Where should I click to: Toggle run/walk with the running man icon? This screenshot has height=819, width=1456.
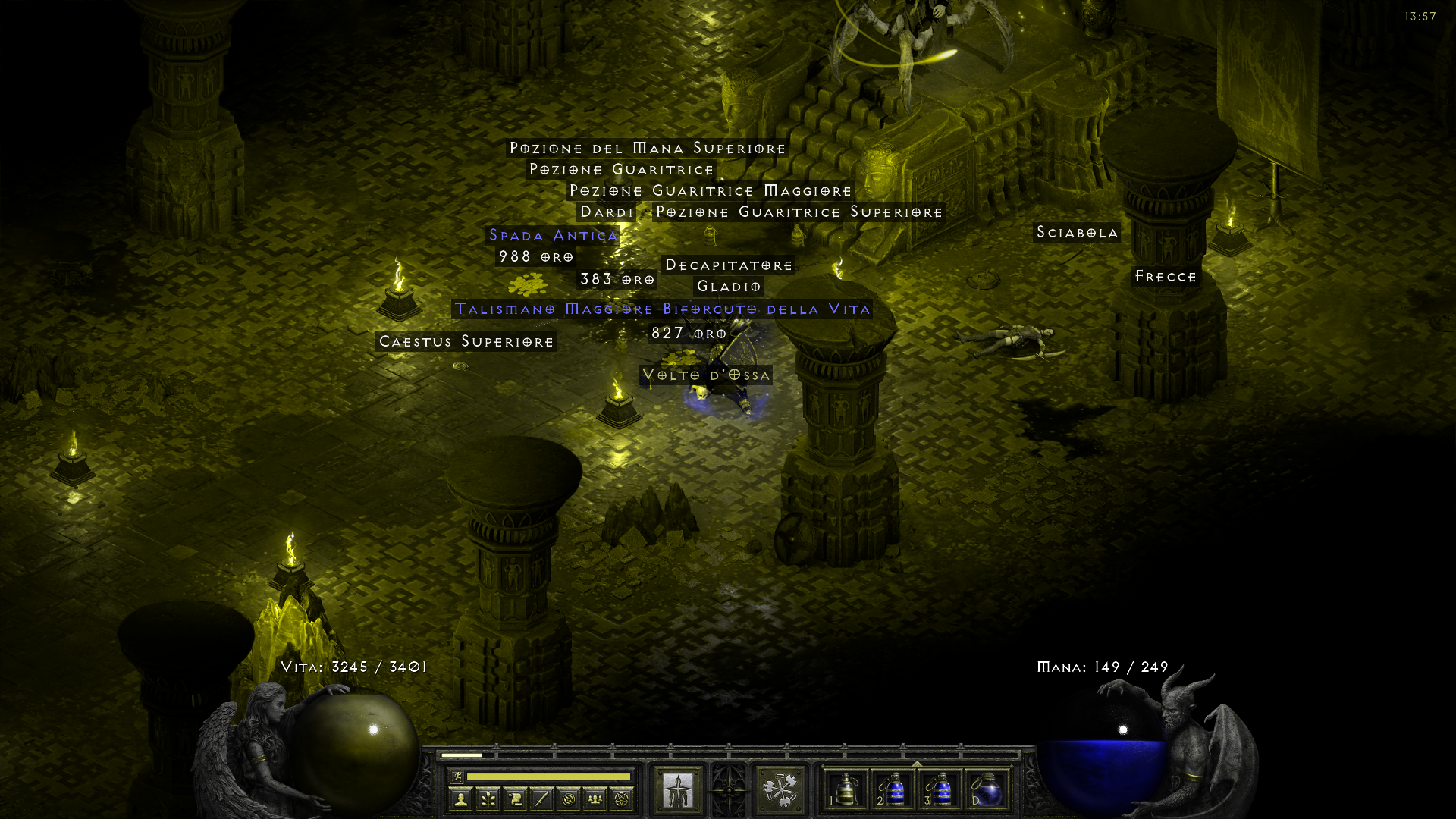[x=457, y=777]
